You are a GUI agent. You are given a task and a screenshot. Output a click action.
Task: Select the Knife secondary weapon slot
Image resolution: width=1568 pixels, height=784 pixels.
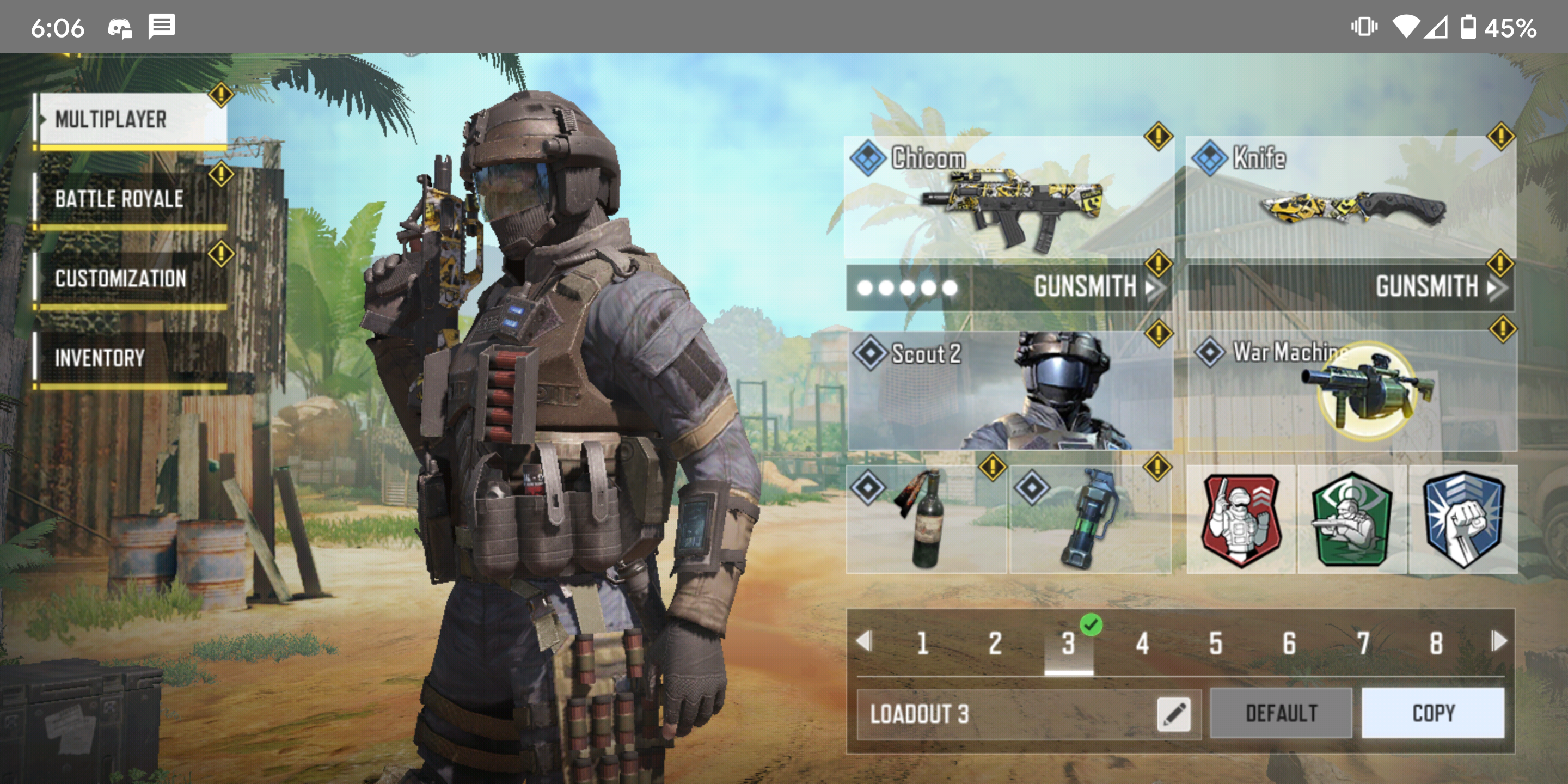pos(1350,198)
